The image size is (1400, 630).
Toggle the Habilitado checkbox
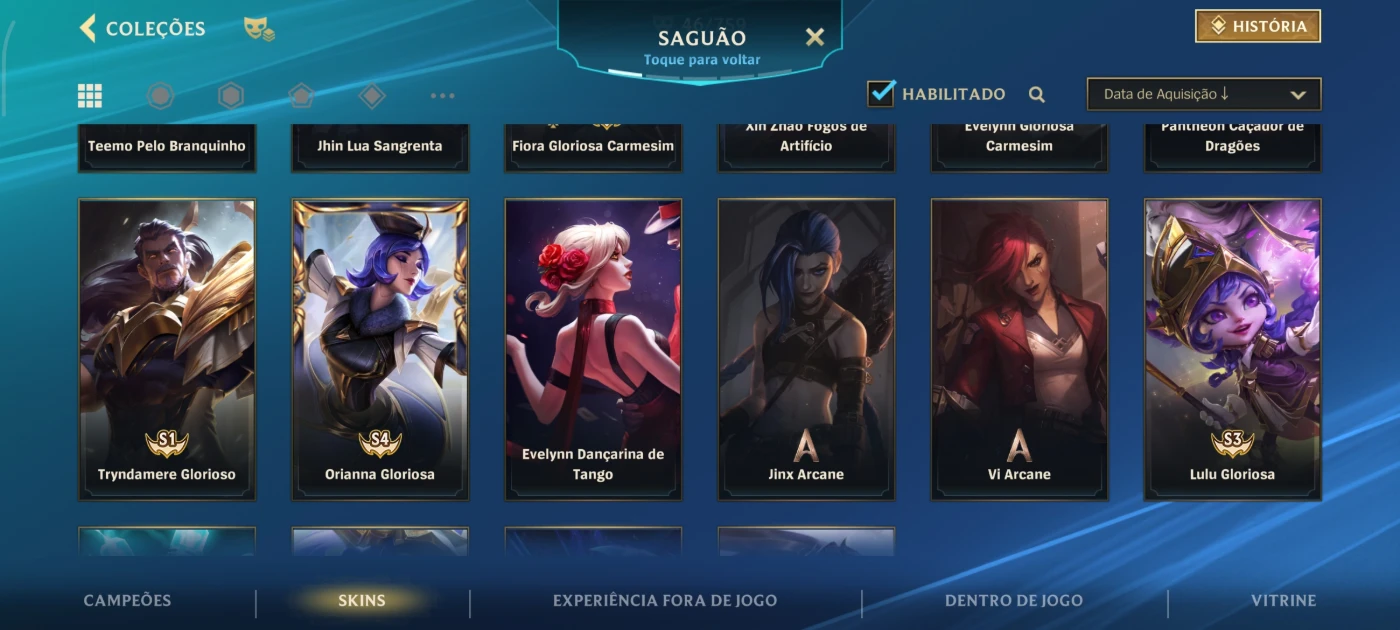[881, 94]
